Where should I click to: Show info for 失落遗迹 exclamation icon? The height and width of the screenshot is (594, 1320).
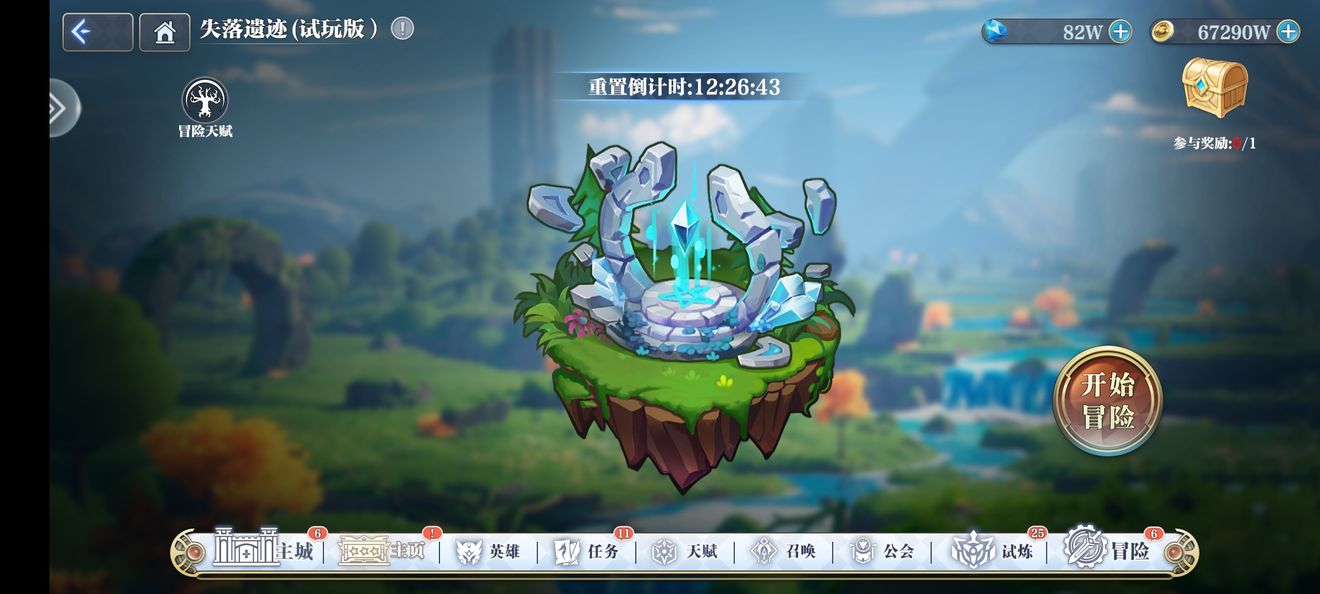402,29
